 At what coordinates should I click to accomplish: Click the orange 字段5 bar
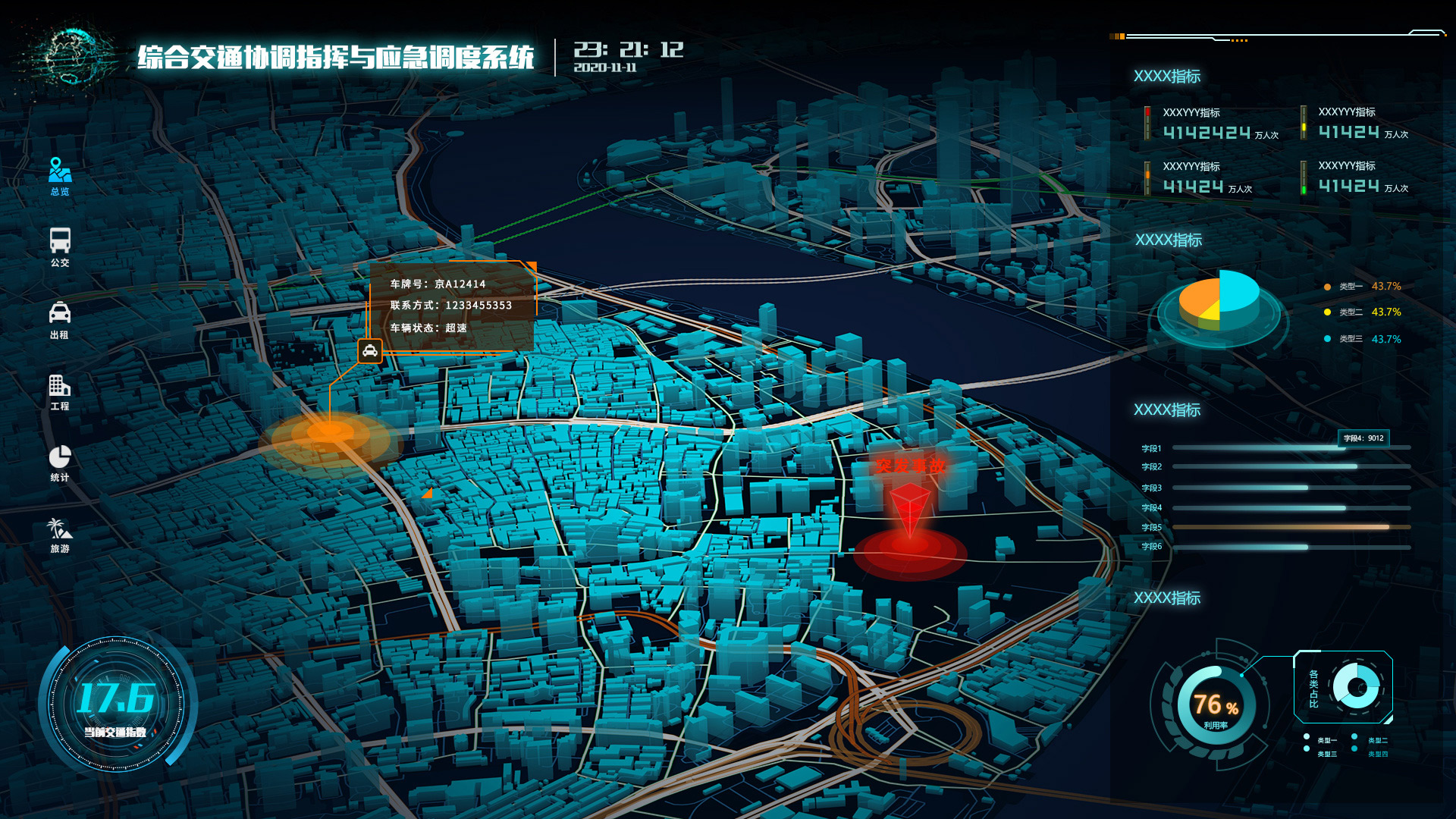[x=1280, y=527]
